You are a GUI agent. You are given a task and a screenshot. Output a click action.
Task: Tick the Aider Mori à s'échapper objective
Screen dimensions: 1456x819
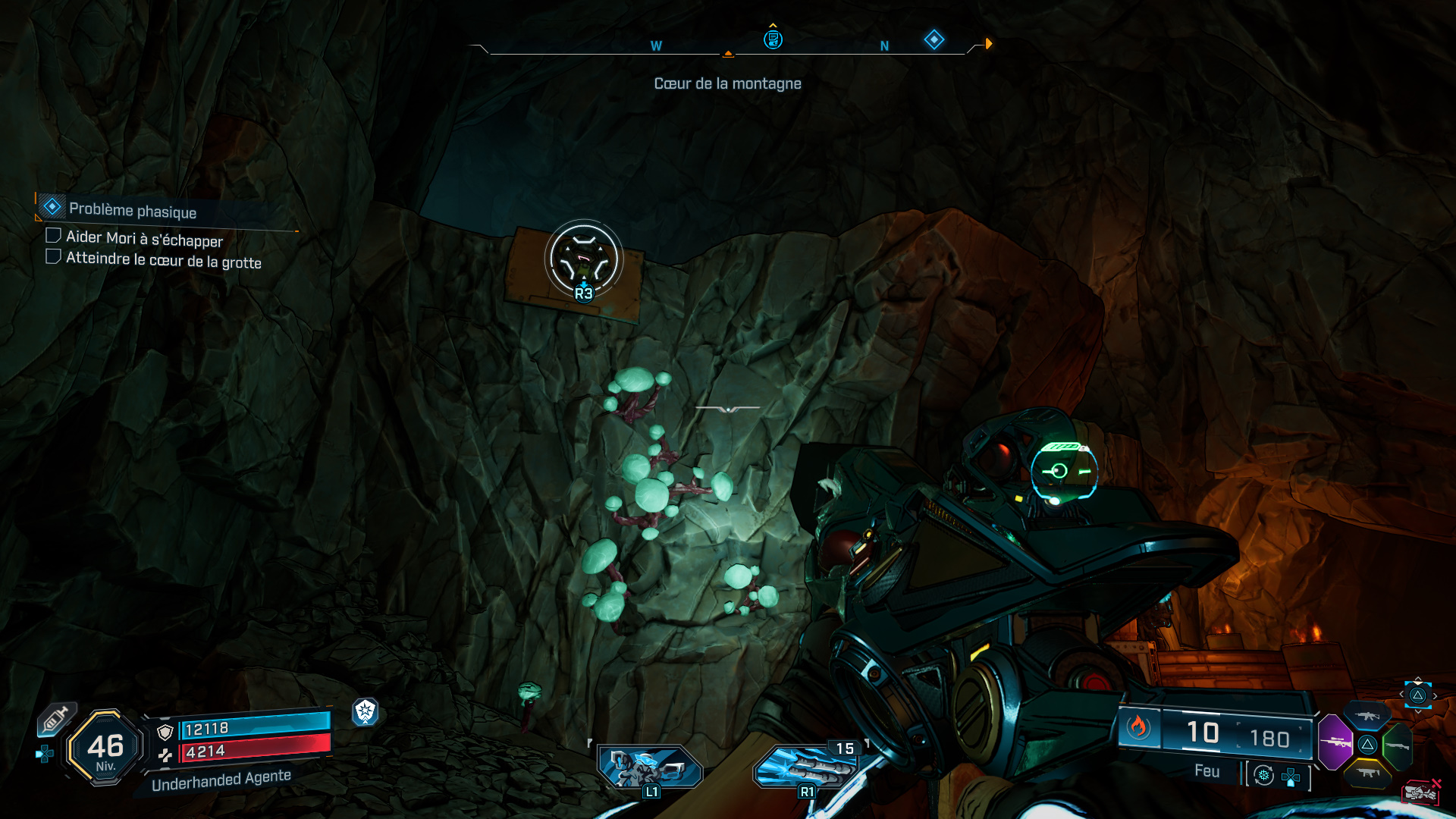(x=53, y=236)
